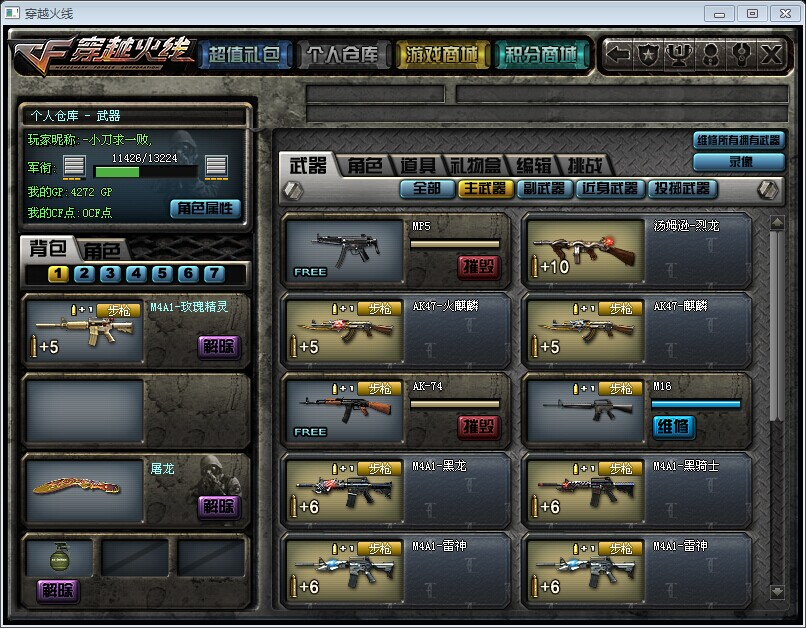The image size is (806, 628).
Task: Repair the M16 with 维修 button
Action: pos(673,426)
